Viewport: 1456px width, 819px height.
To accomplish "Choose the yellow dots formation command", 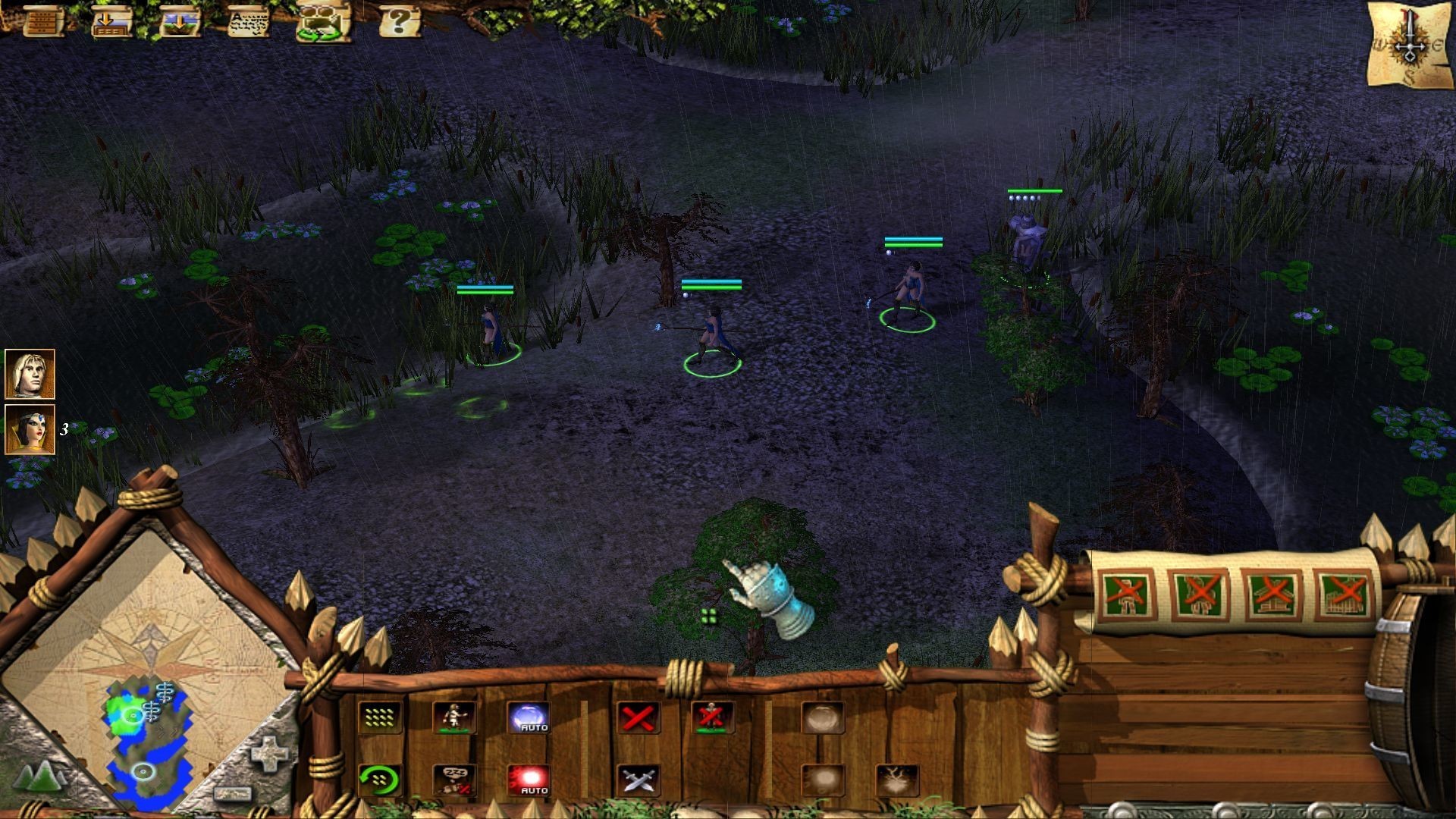I will 380,717.
